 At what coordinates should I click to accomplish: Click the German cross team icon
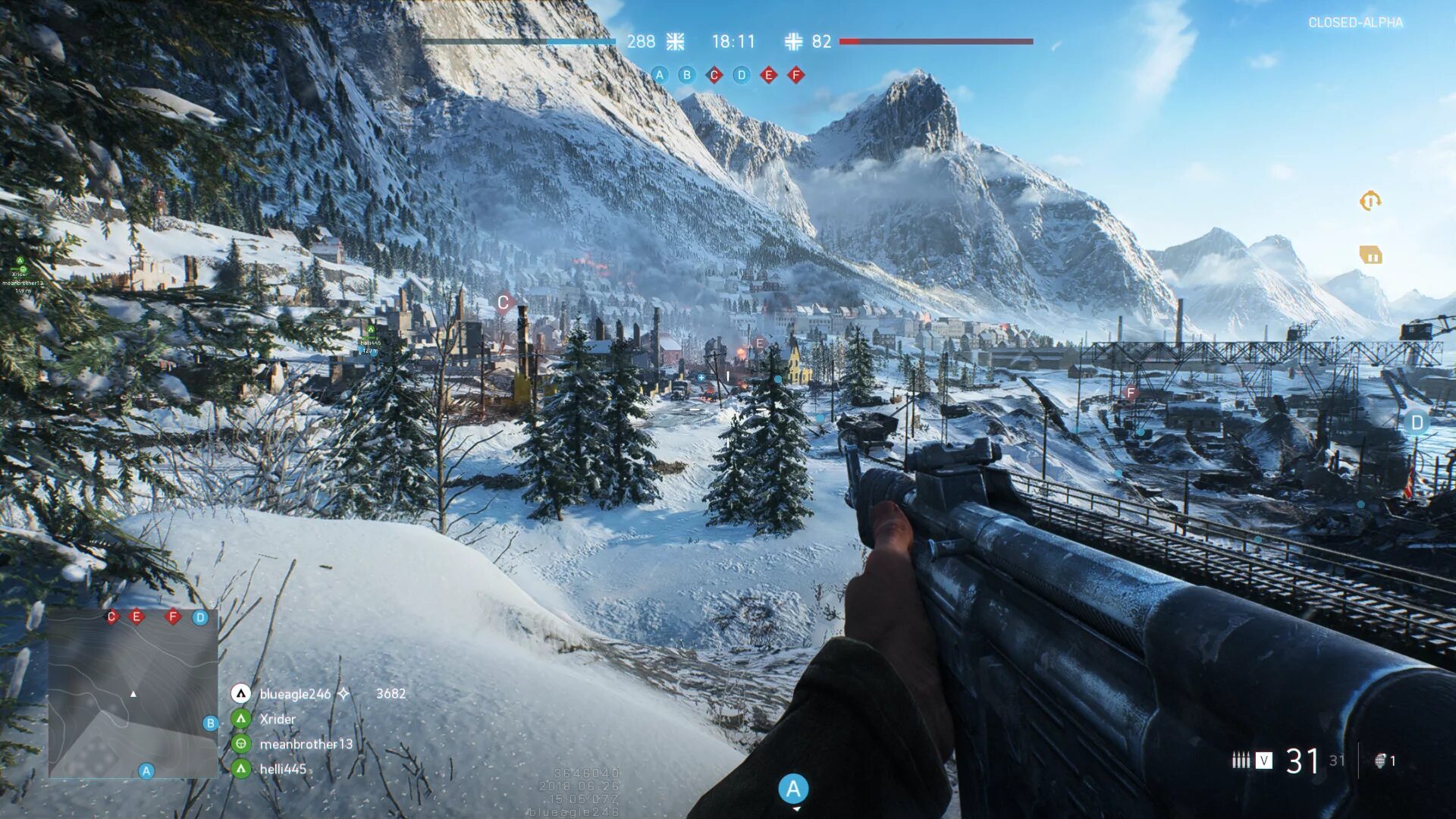(x=793, y=42)
